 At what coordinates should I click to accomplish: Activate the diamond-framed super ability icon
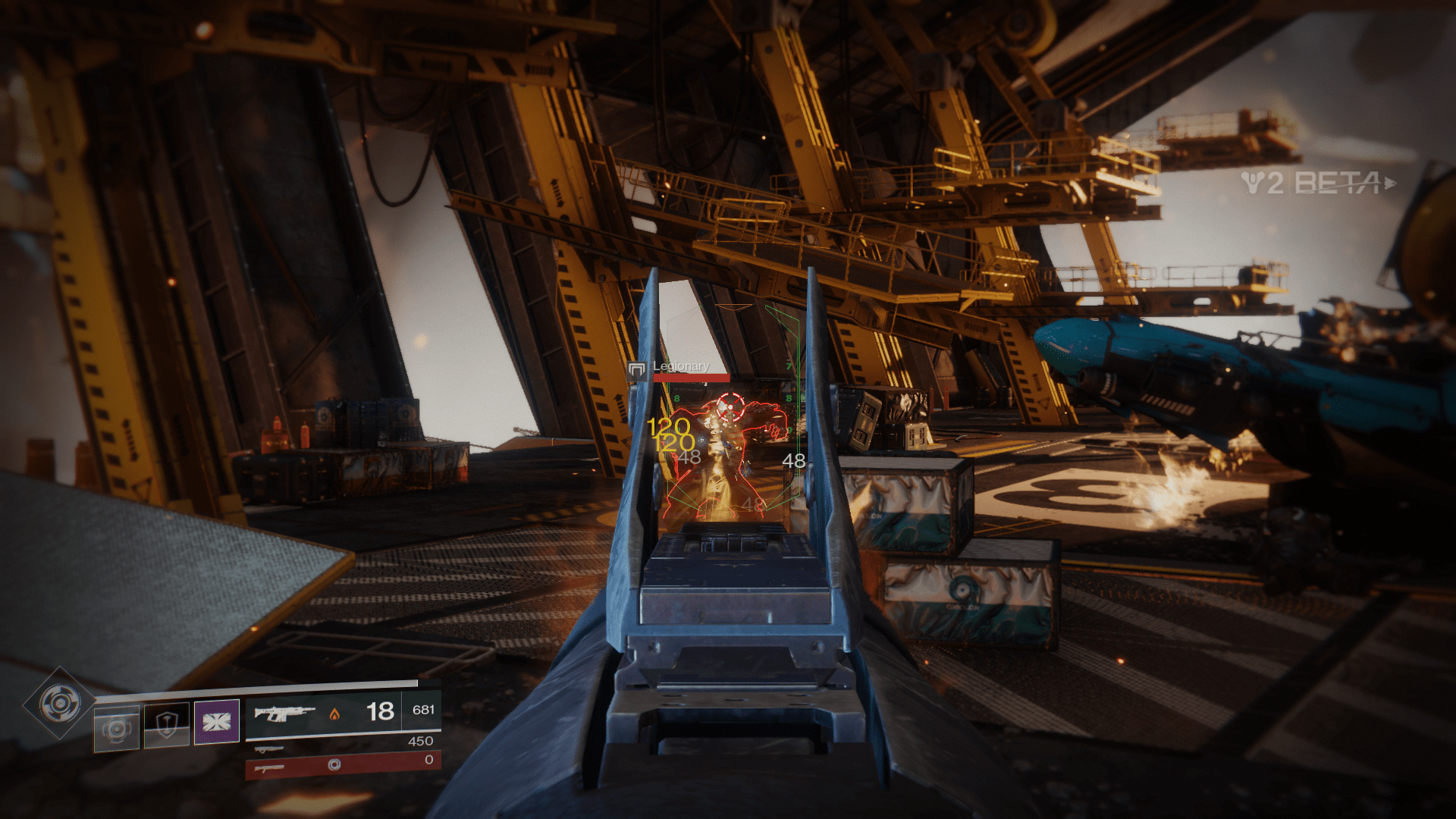point(60,704)
